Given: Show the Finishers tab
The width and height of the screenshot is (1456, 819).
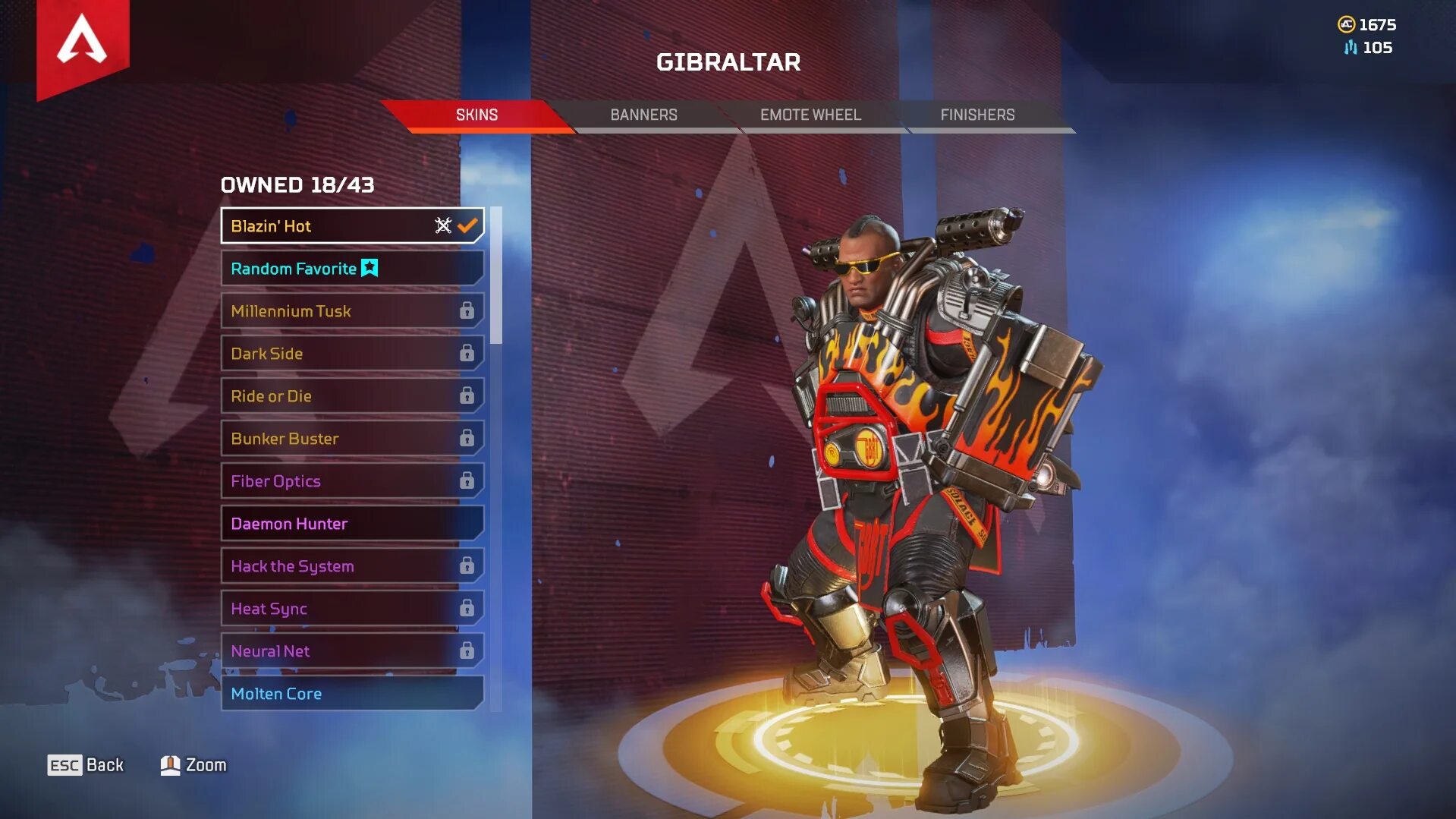Looking at the screenshot, I should [977, 115].
